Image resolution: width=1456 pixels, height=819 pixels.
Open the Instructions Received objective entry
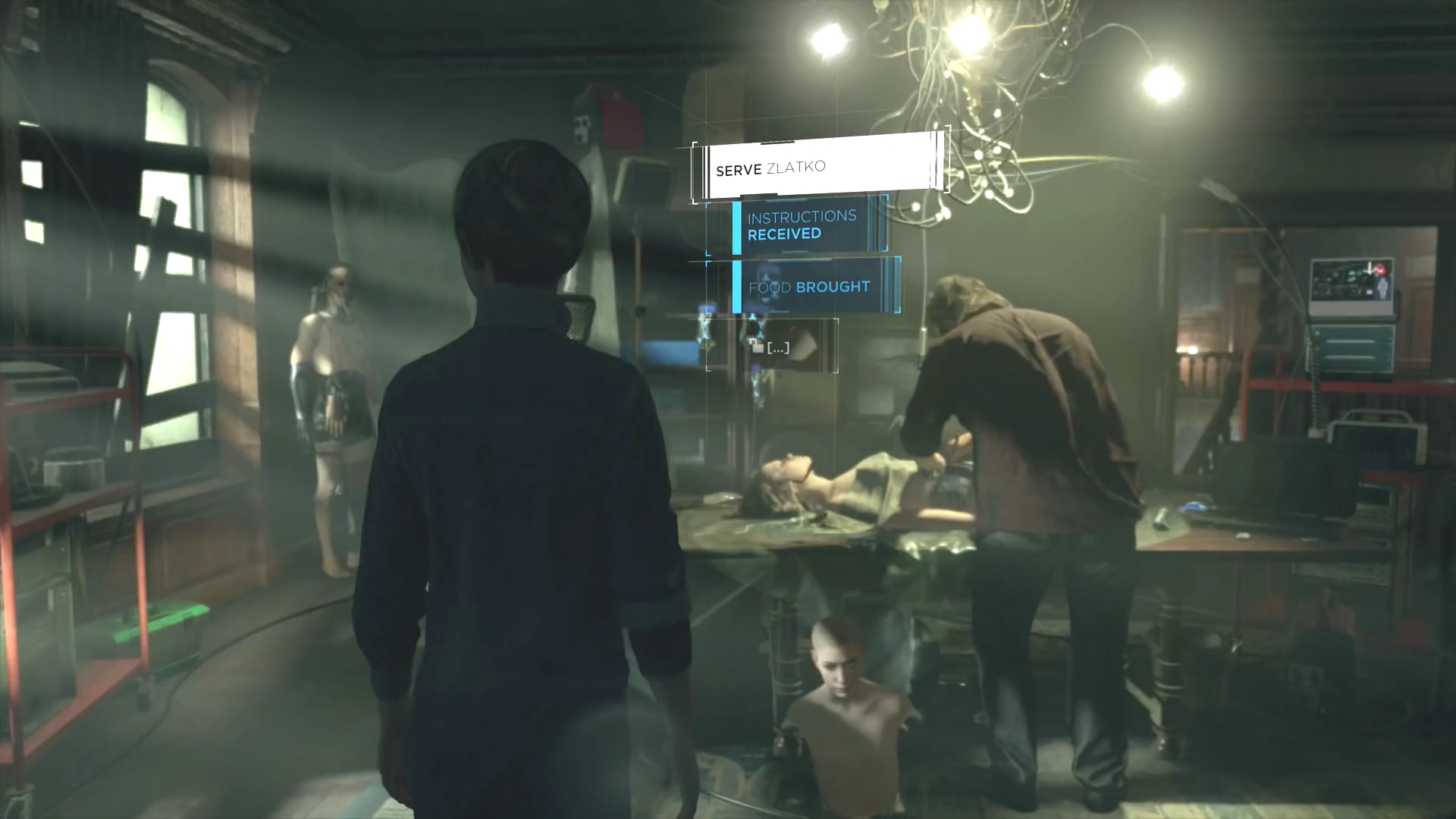802,225
